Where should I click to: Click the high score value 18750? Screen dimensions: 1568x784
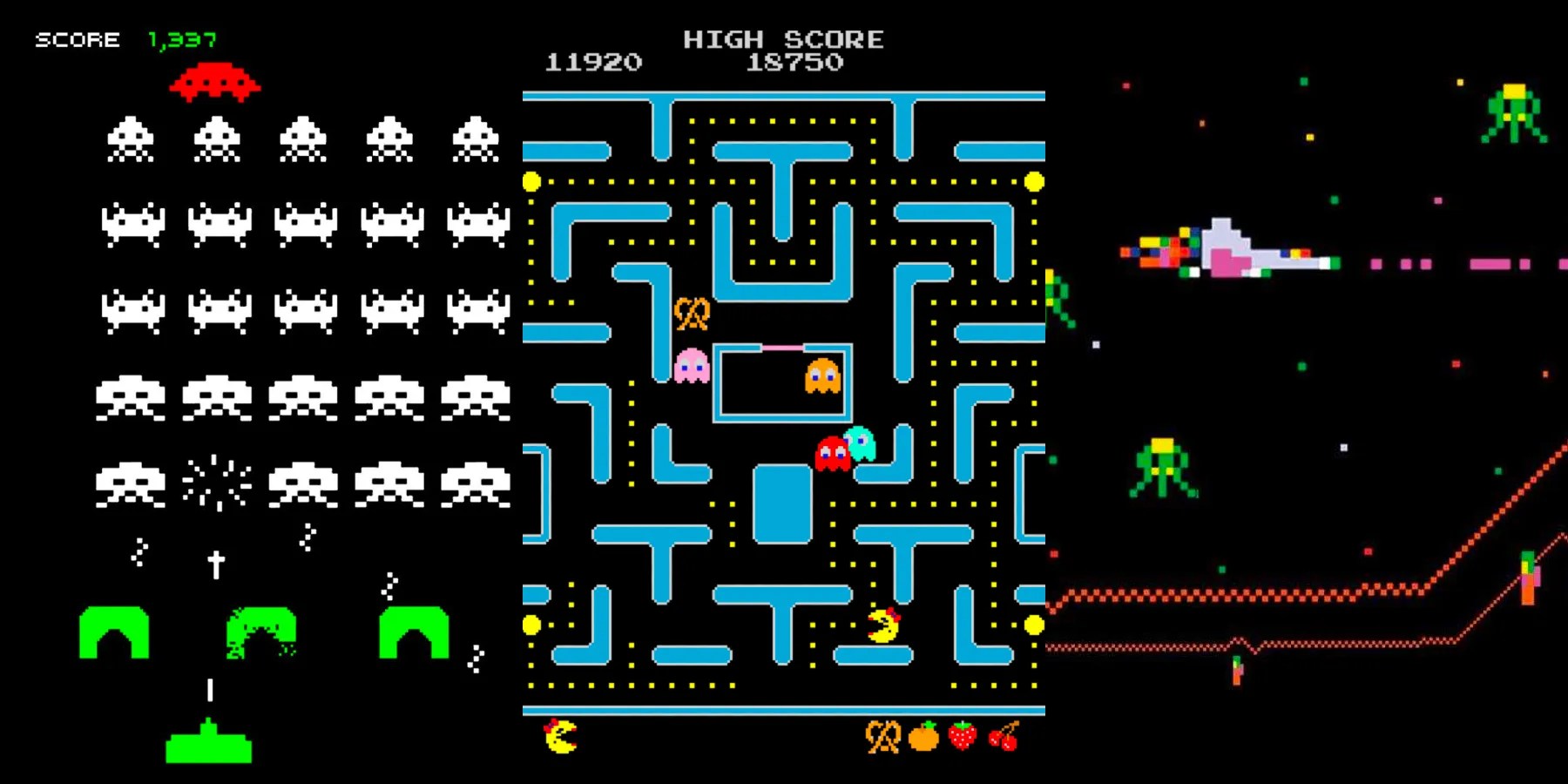795,62
